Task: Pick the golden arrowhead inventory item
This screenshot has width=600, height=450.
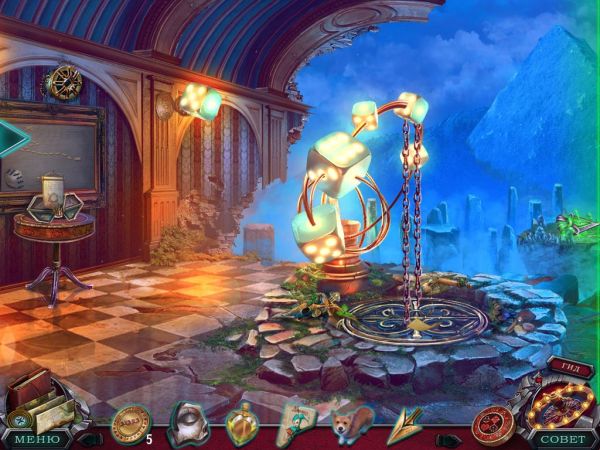Action: pos(406,423)
